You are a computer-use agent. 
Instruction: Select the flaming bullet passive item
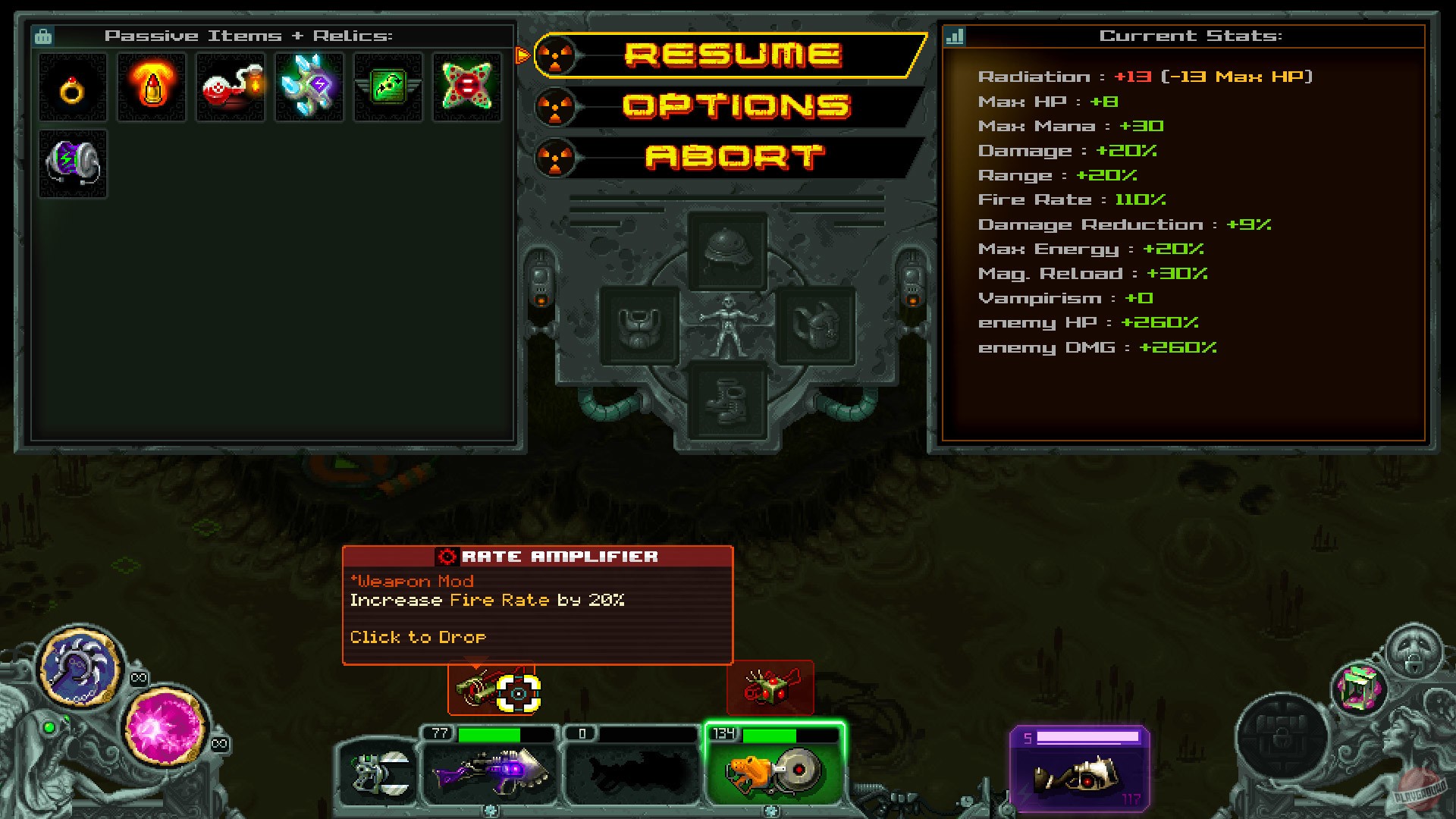point(151,86)
